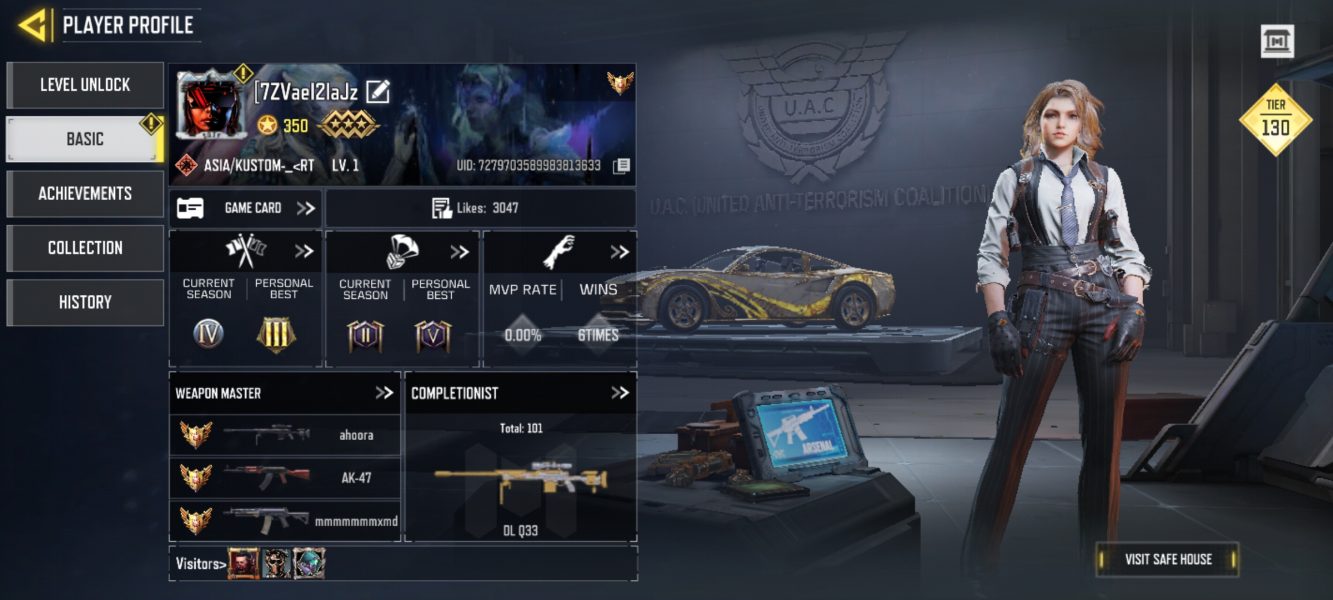Switch to the Collection tab
This screenshot has height=600, width=1333.
[x=85, y=247]
